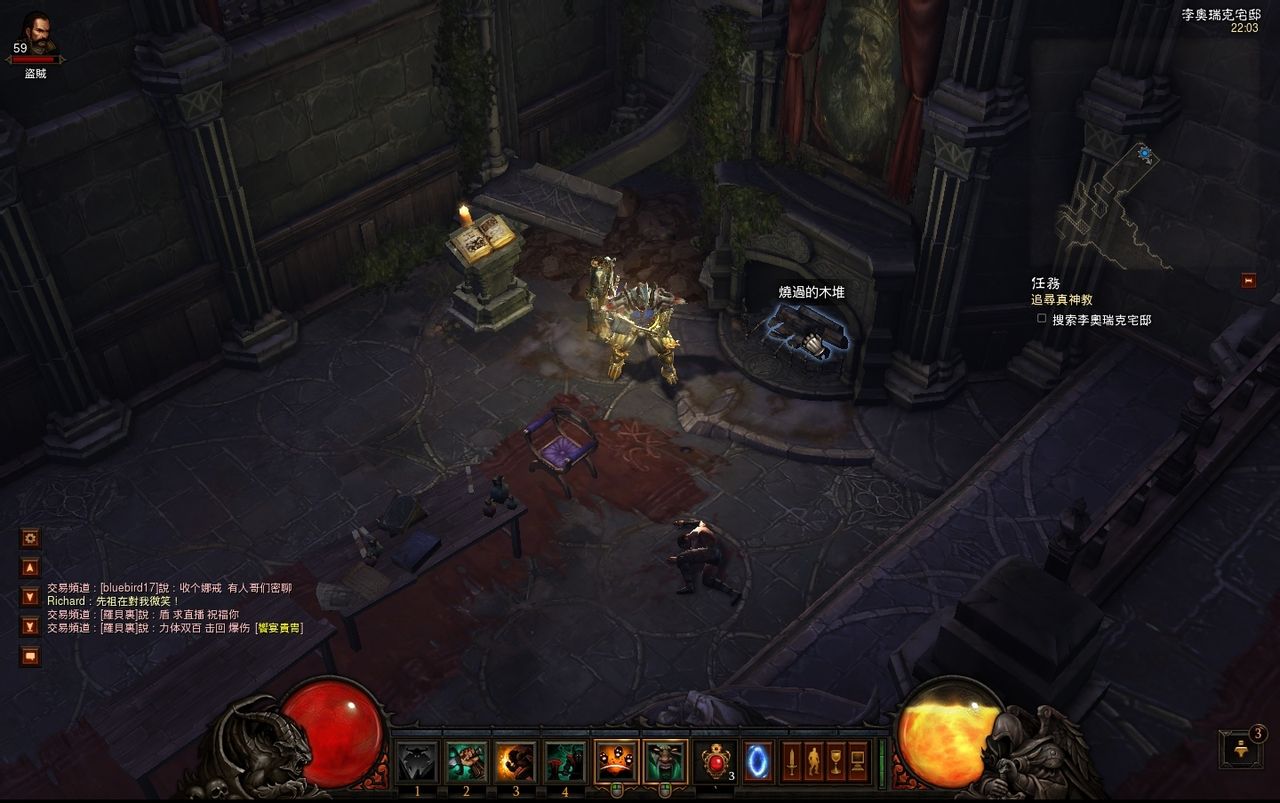Trigger the green shadow-figure skill in slot 4
The image size is (1280, 803).
[565, 762]
